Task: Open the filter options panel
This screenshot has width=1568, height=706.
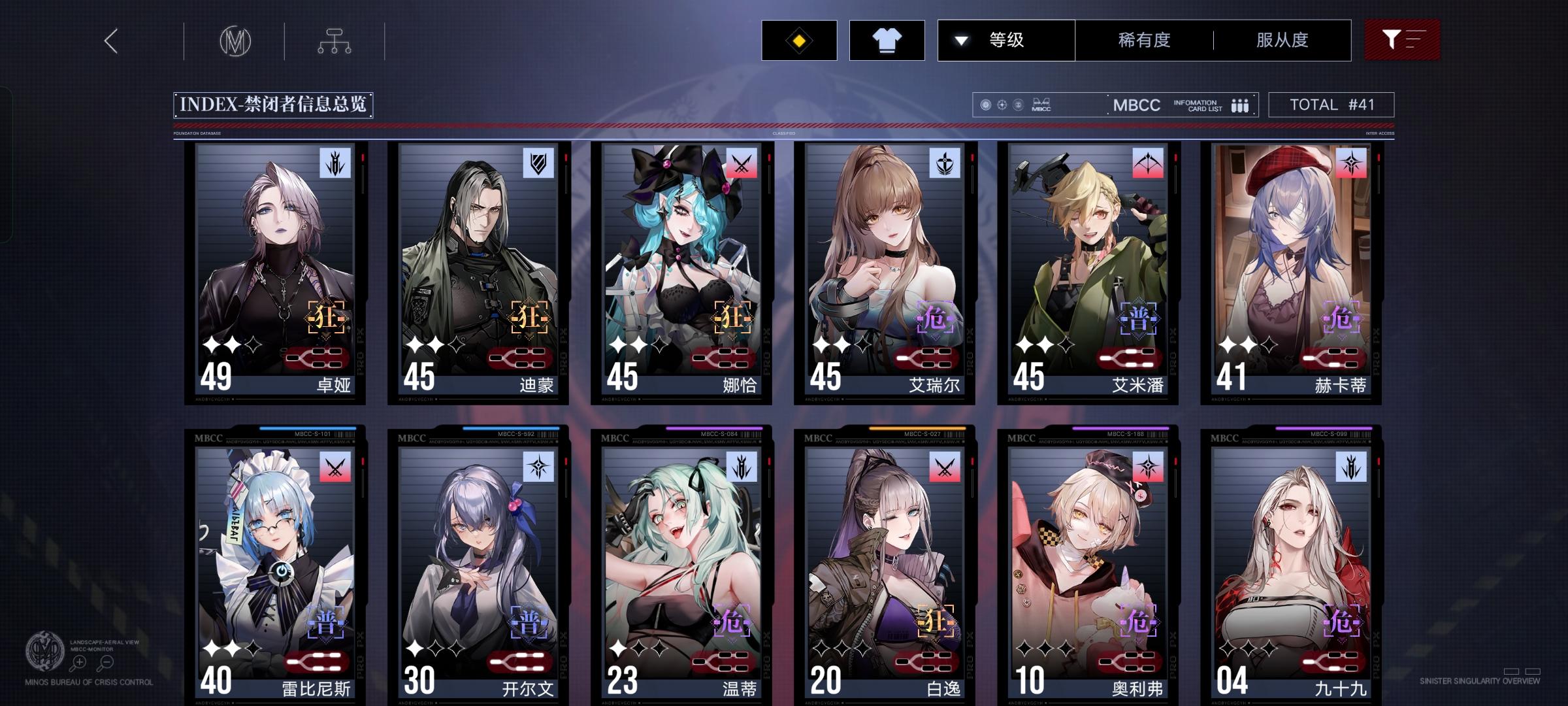Action: tap(1402, 40)
